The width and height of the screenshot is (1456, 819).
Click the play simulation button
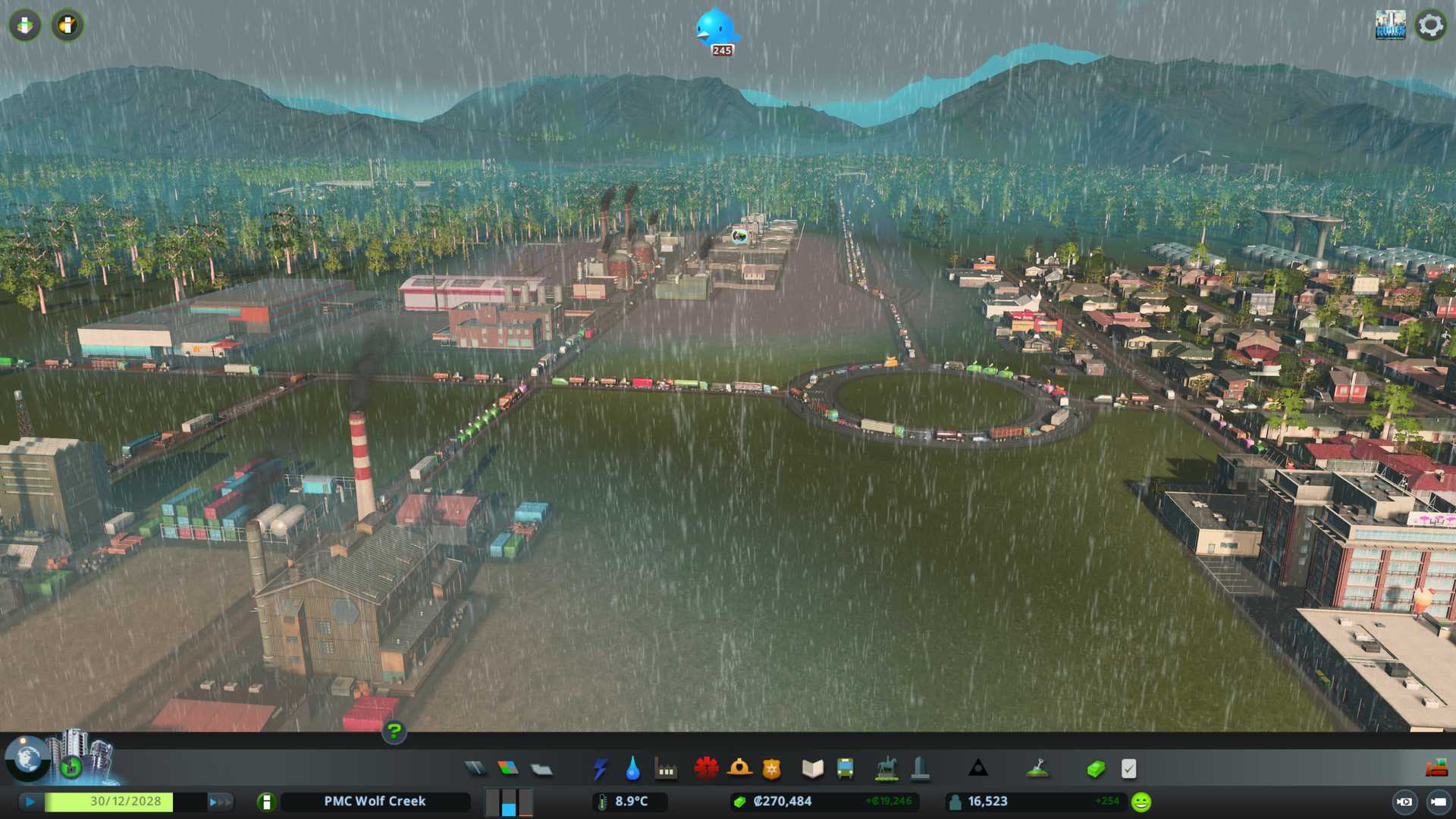[x=30, y=802]
